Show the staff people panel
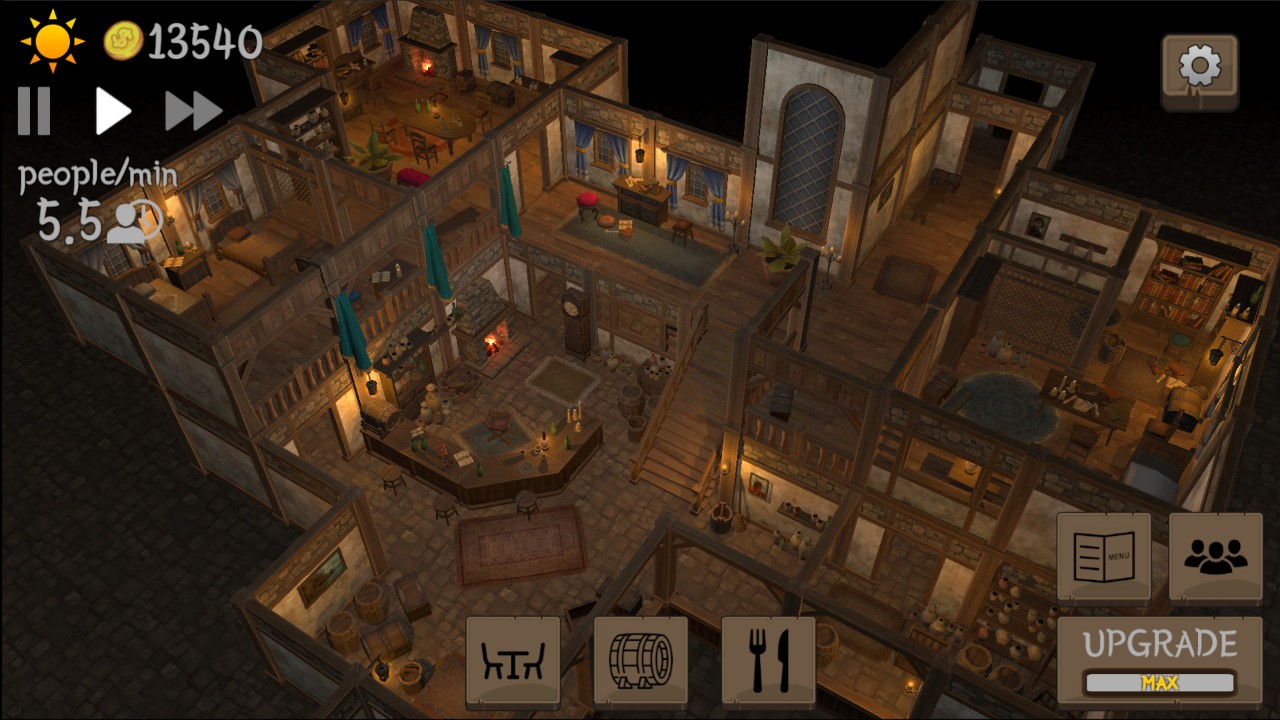Viewport: 1280px width, 720px height. point(1215,557)
